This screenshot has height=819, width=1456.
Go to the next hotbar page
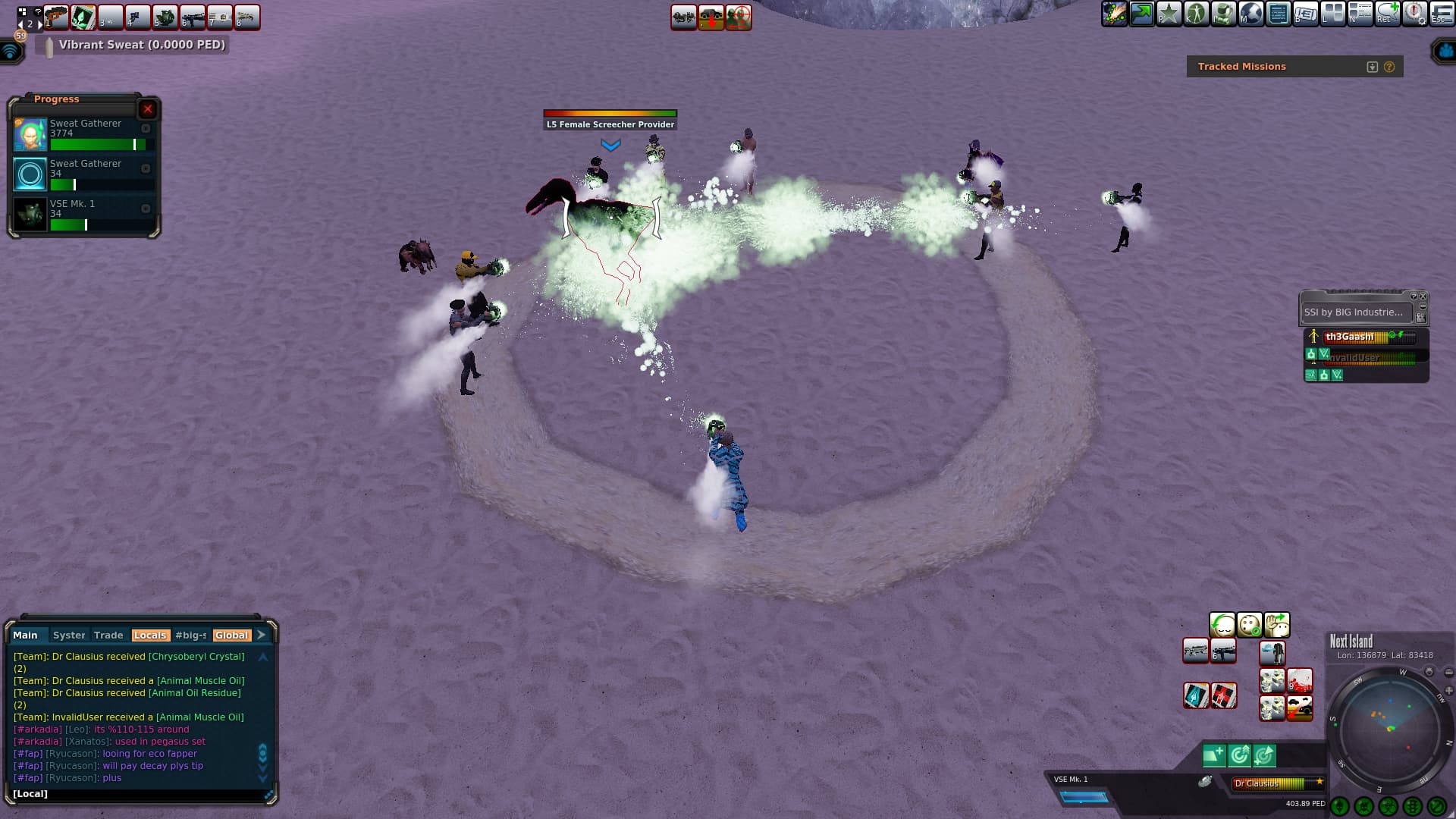[40, 24]
